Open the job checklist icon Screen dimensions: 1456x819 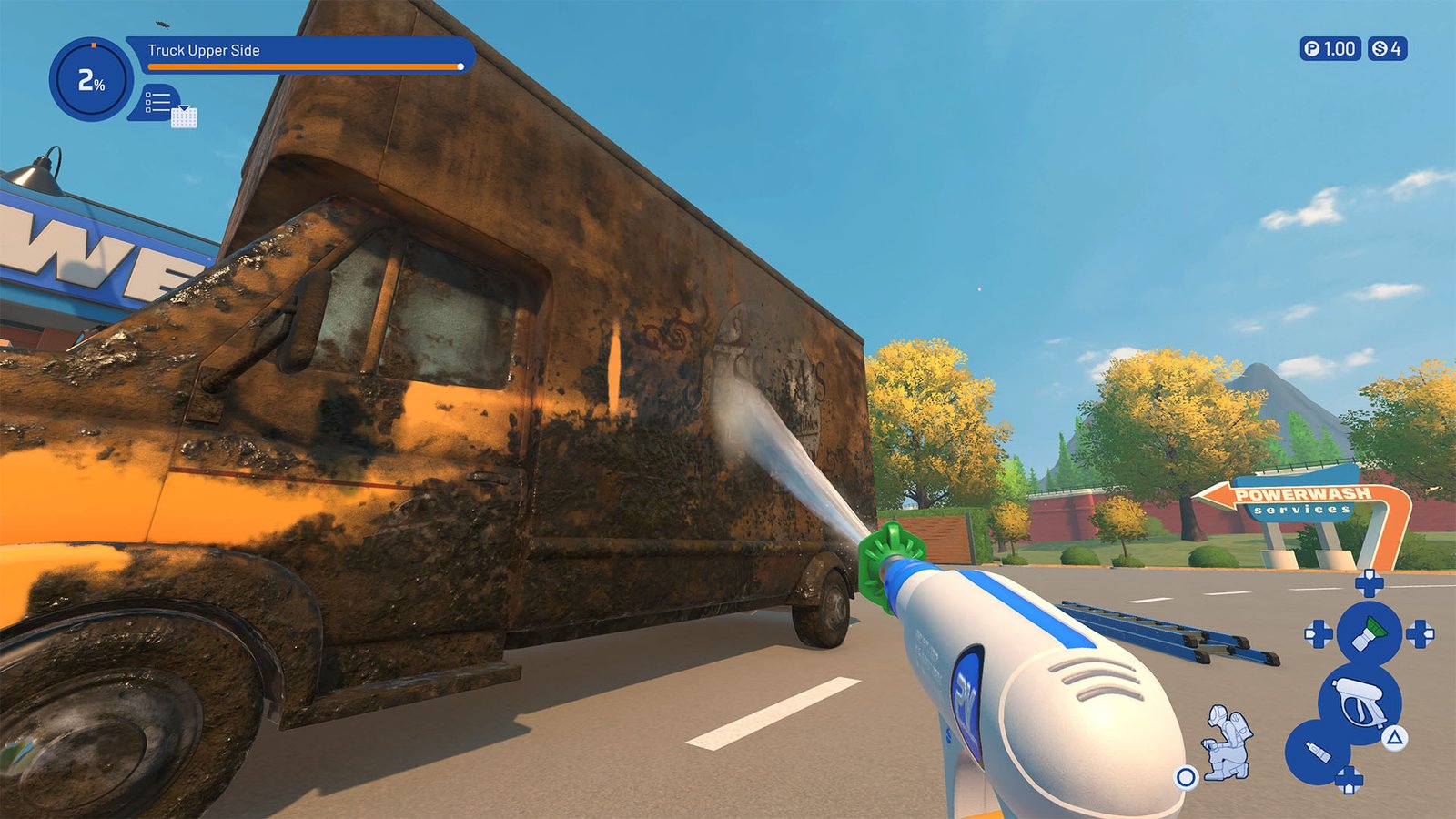click(x=157, y=100)
